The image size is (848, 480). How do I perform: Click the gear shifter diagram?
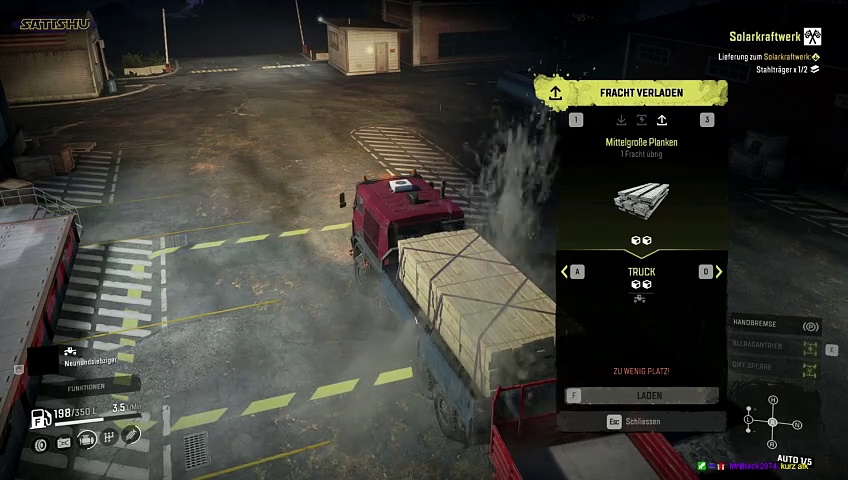coord(772,423)
